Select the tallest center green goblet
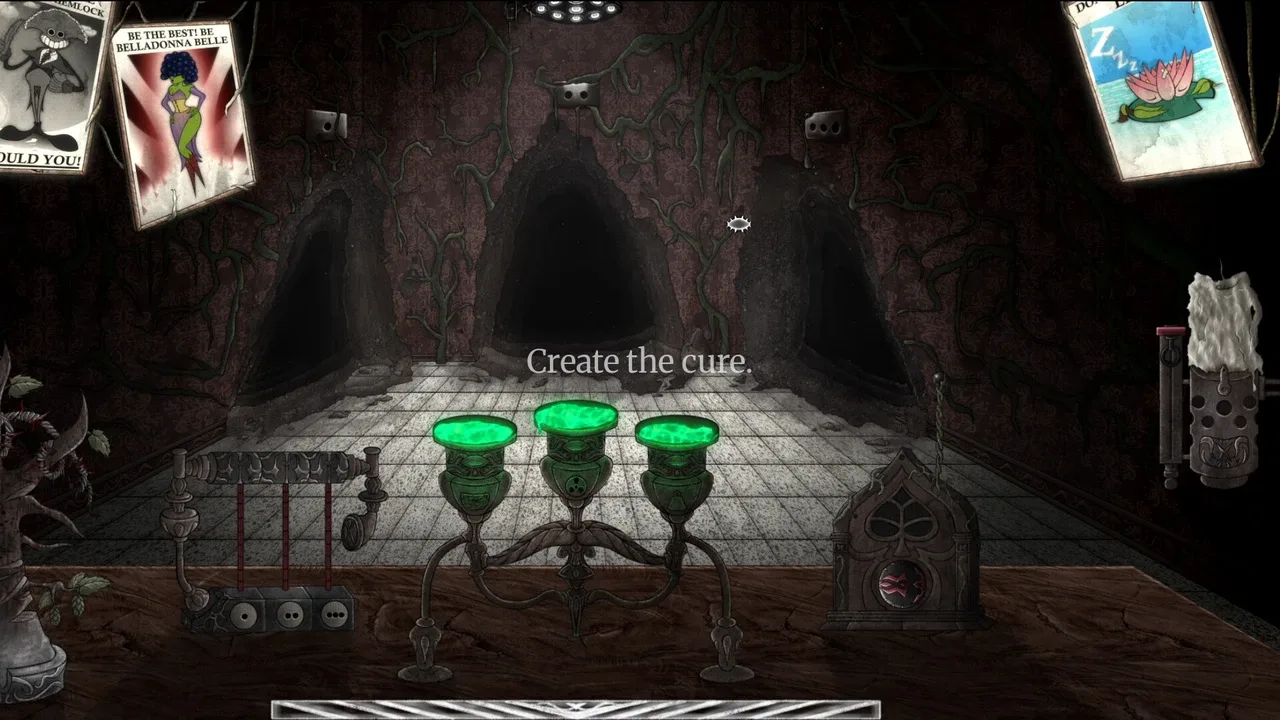Image resolution: width=1280 pixels, height=720 pixels. click(x=575, y=418)
